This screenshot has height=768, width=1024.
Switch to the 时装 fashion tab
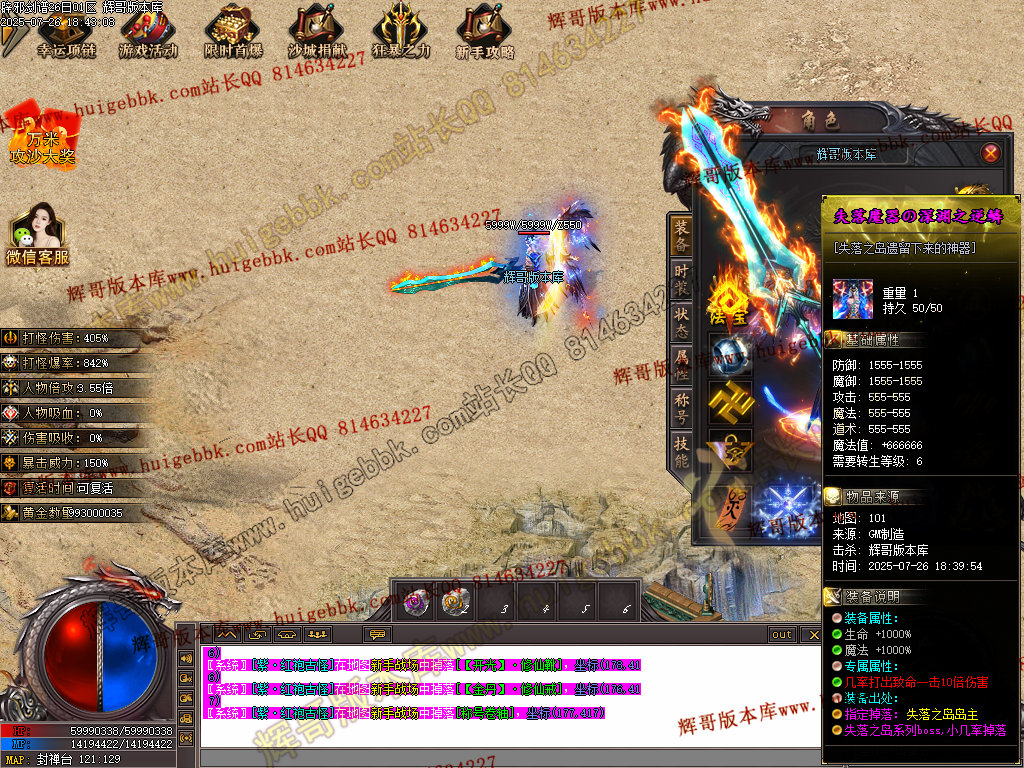coord(681,279)
